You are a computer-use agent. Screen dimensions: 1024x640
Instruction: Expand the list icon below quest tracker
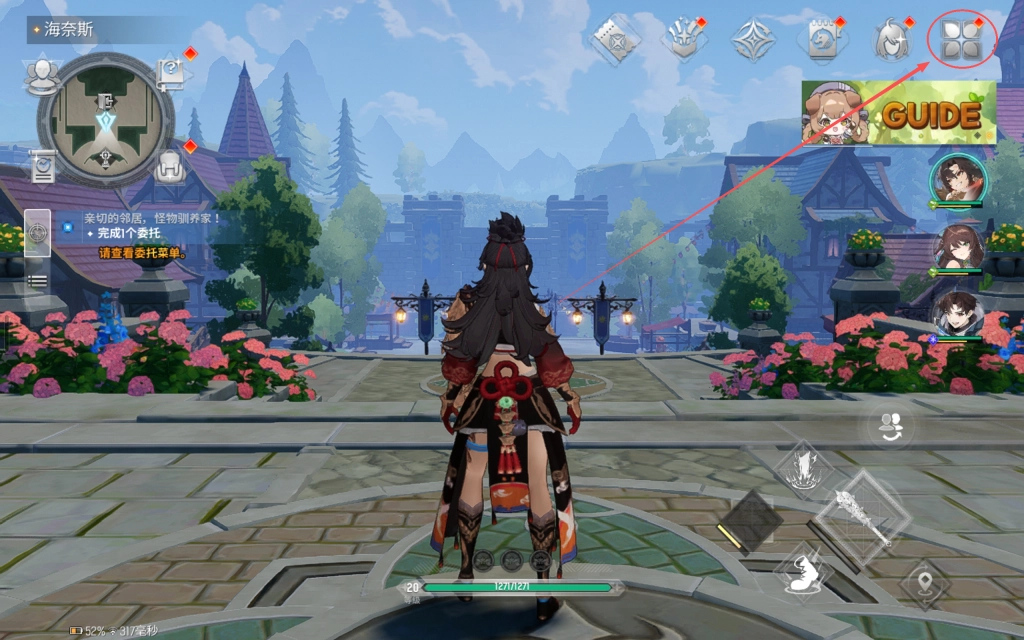(x=37, y=281)
